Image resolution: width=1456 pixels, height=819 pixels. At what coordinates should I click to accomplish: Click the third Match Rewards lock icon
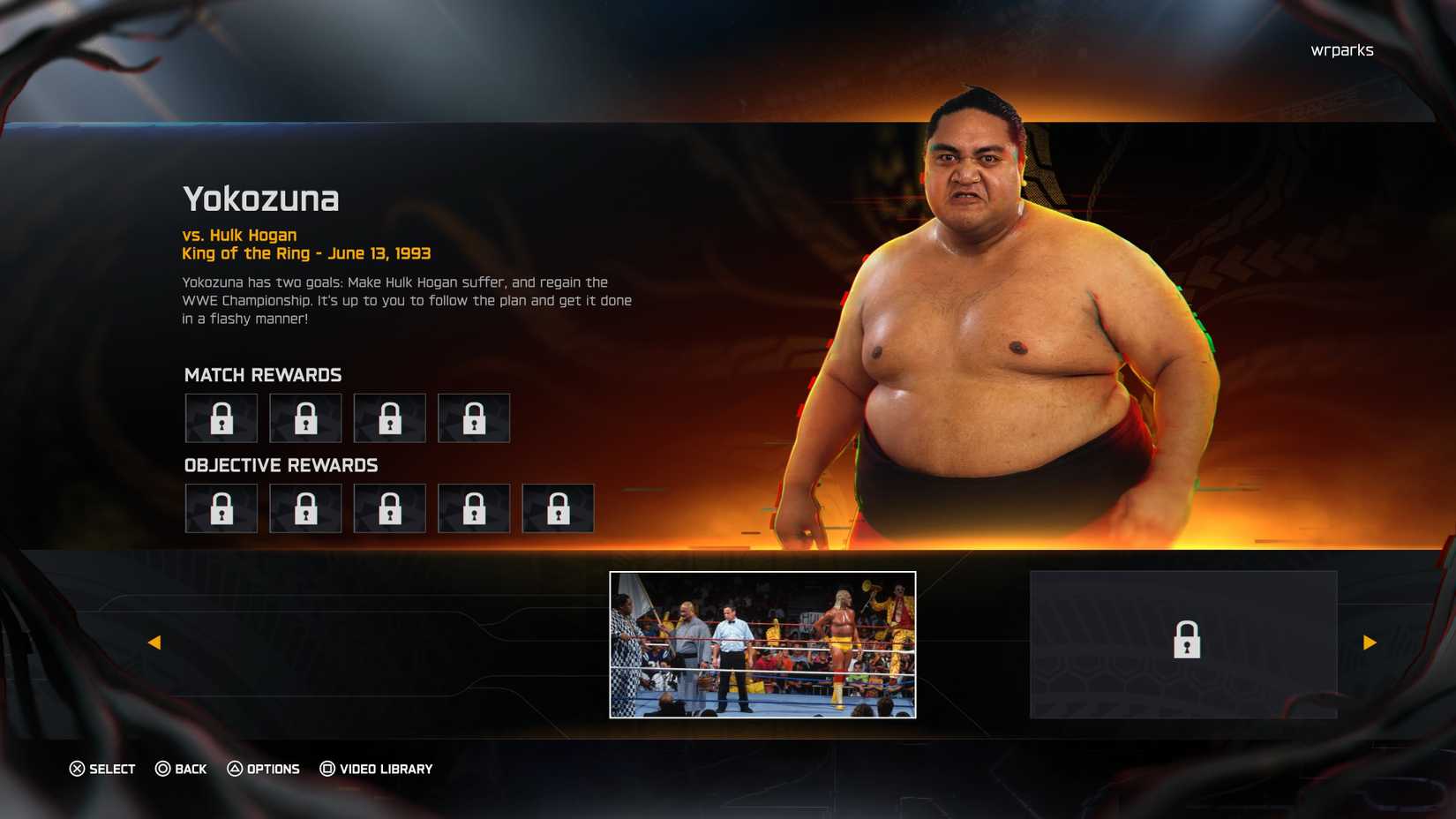389,418
